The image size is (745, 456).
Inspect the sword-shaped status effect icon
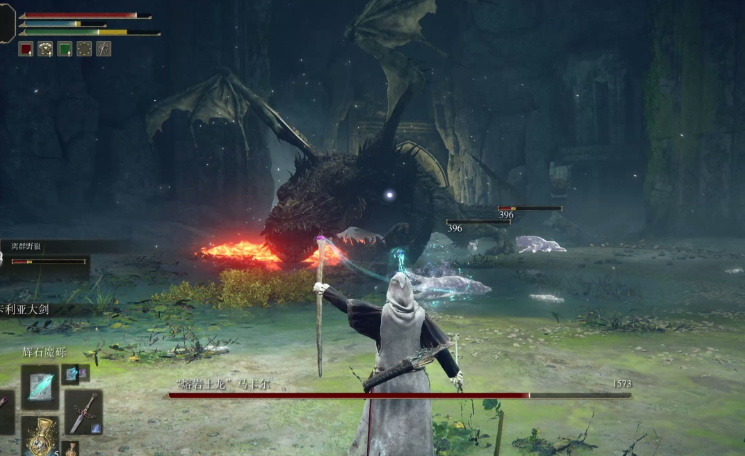point(103,48)
